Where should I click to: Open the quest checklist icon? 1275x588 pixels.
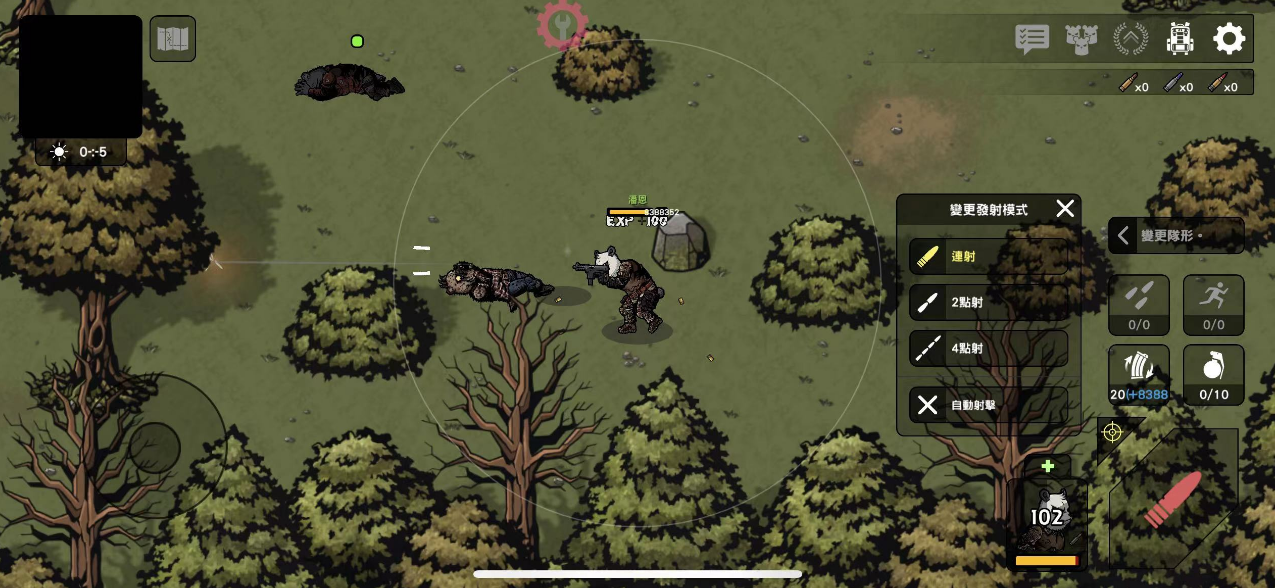coord(1032,39)
